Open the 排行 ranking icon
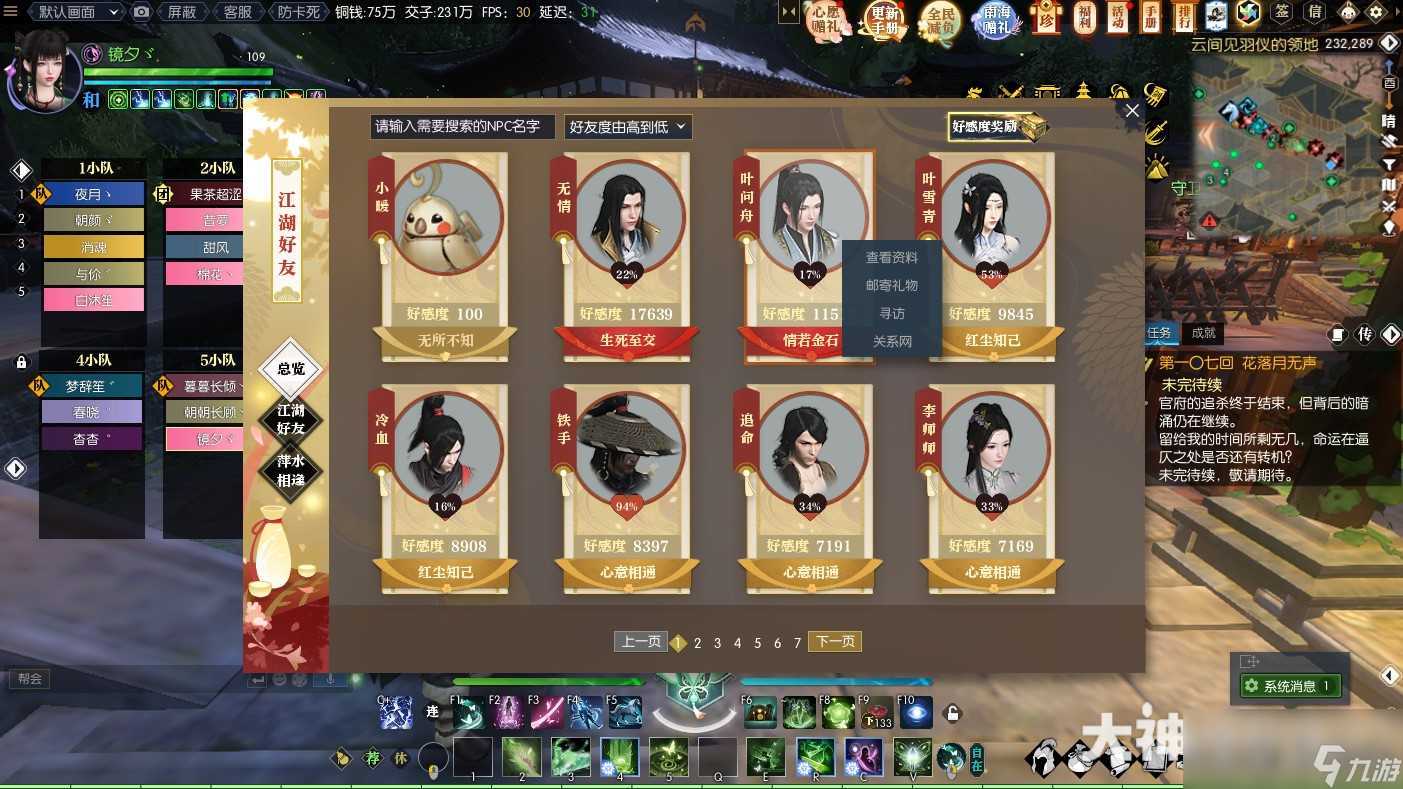The width and height of the screenshot is (1403, 789). (1182, 18)
